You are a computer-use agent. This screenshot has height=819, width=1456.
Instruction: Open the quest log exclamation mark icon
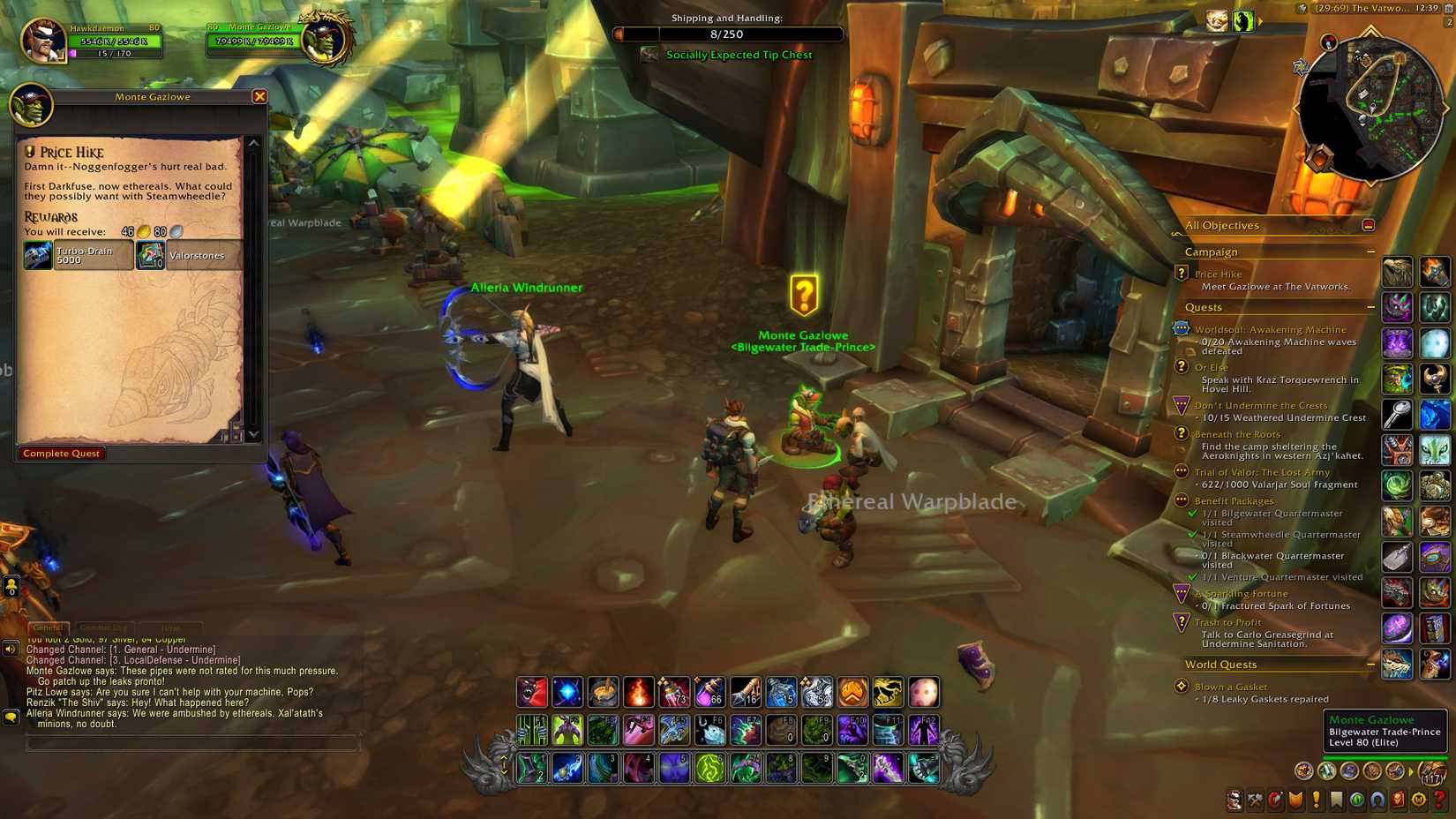(x=1317, y=801)
